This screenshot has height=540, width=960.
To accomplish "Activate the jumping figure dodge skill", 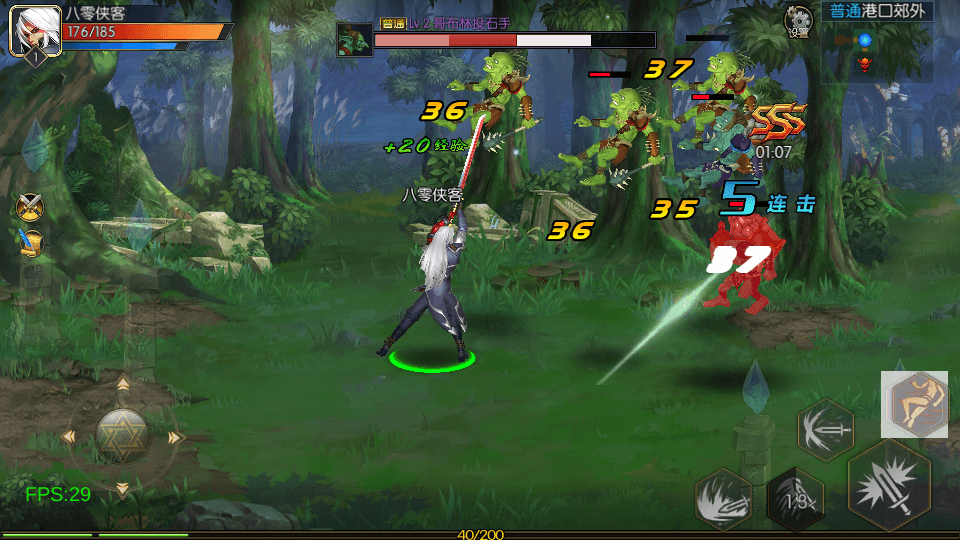I will (913, 404).
